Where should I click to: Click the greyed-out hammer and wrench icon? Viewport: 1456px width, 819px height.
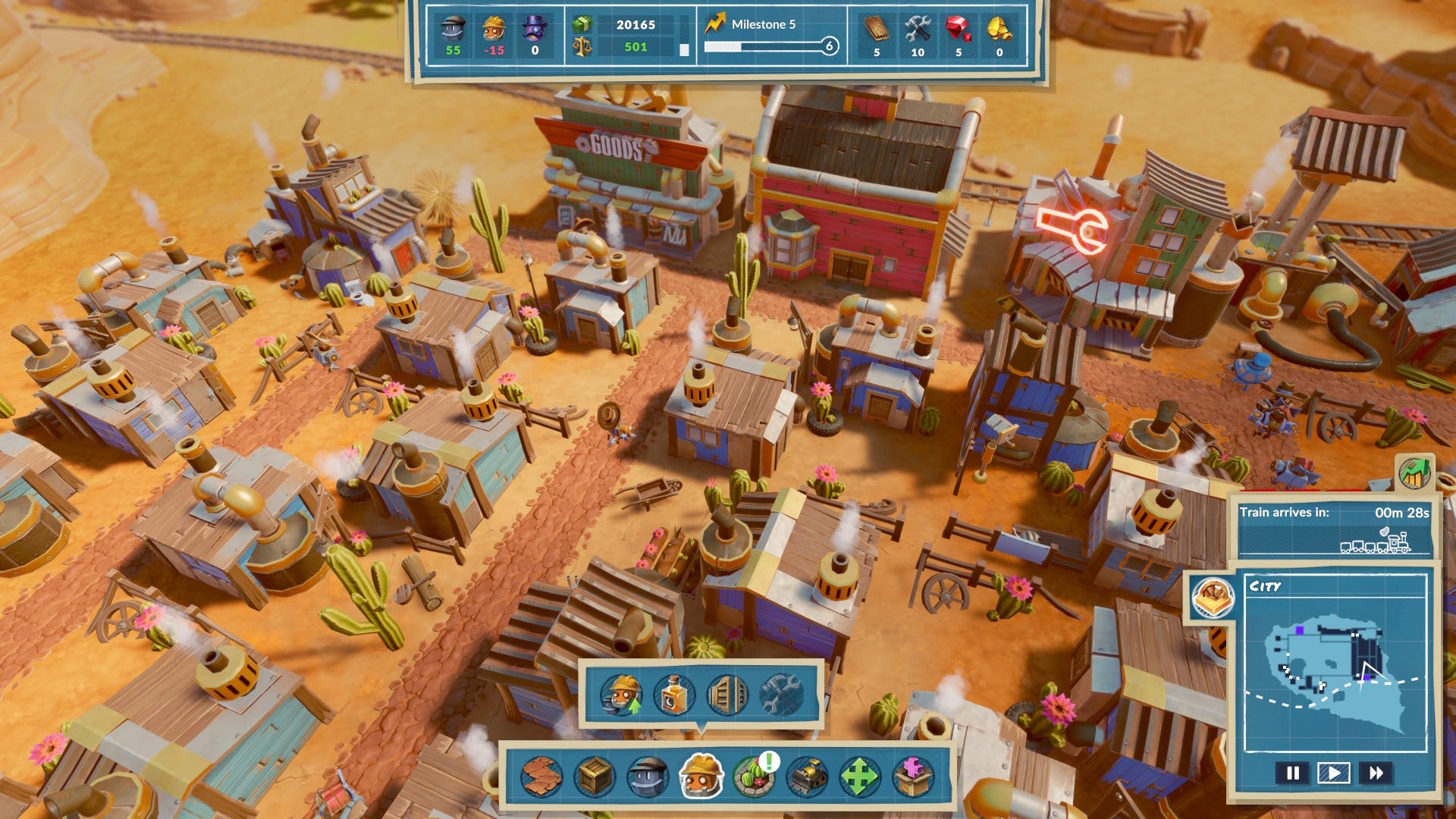point(780,695)
